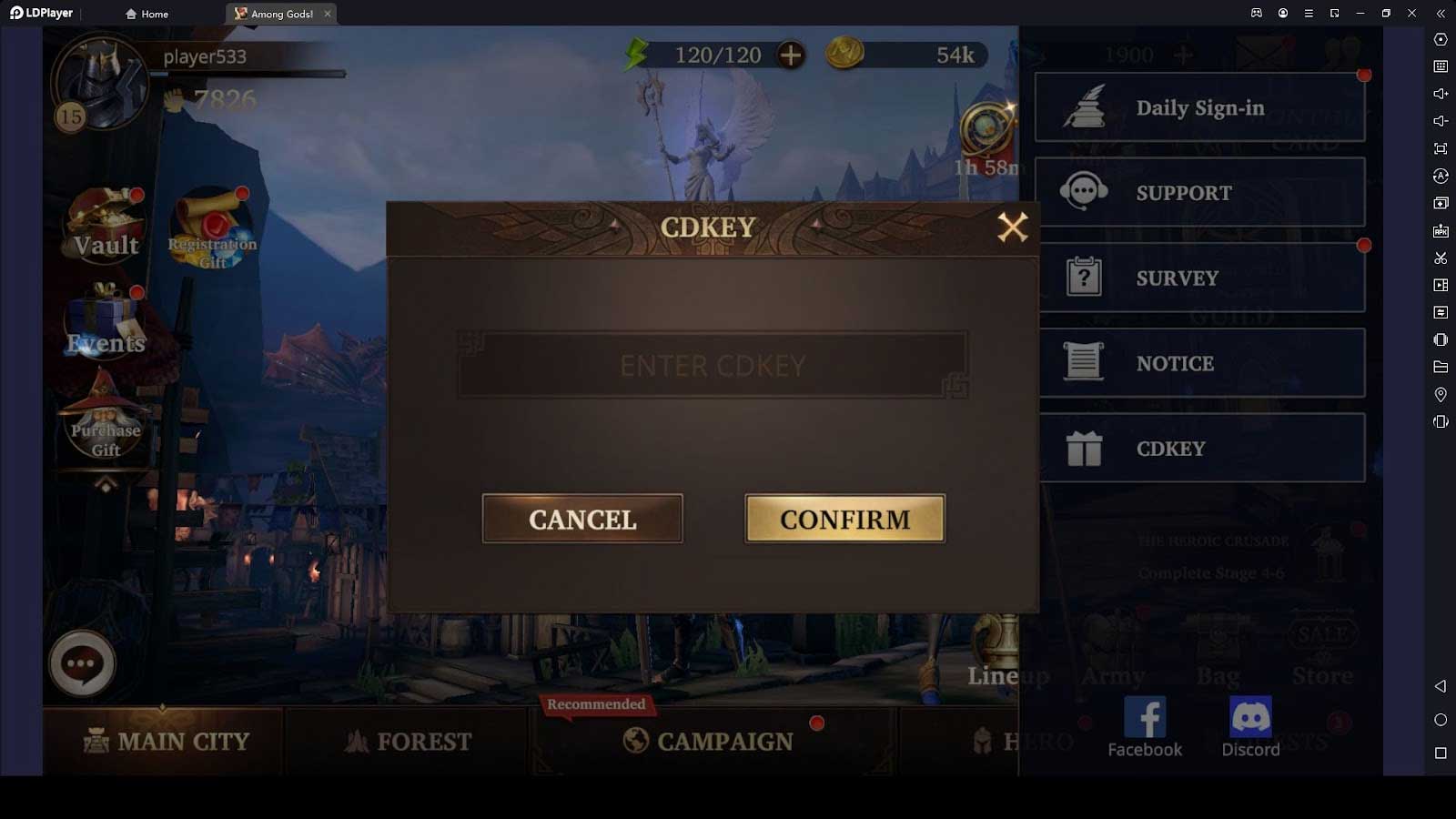
Task: Open the shared folder icon in sidebar
Action: [1441, 367]
